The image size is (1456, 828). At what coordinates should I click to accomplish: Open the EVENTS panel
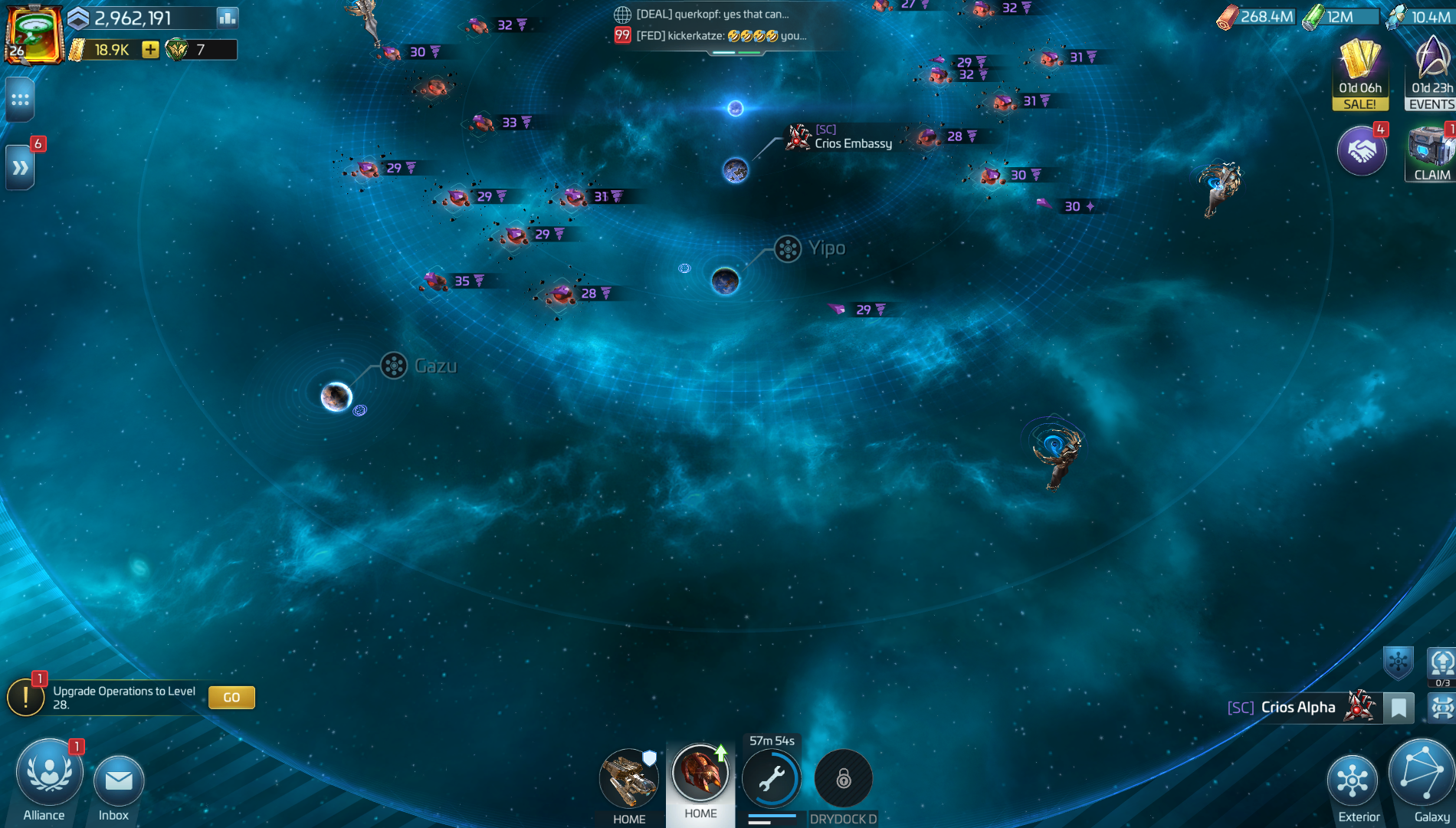click(1431, 74)
